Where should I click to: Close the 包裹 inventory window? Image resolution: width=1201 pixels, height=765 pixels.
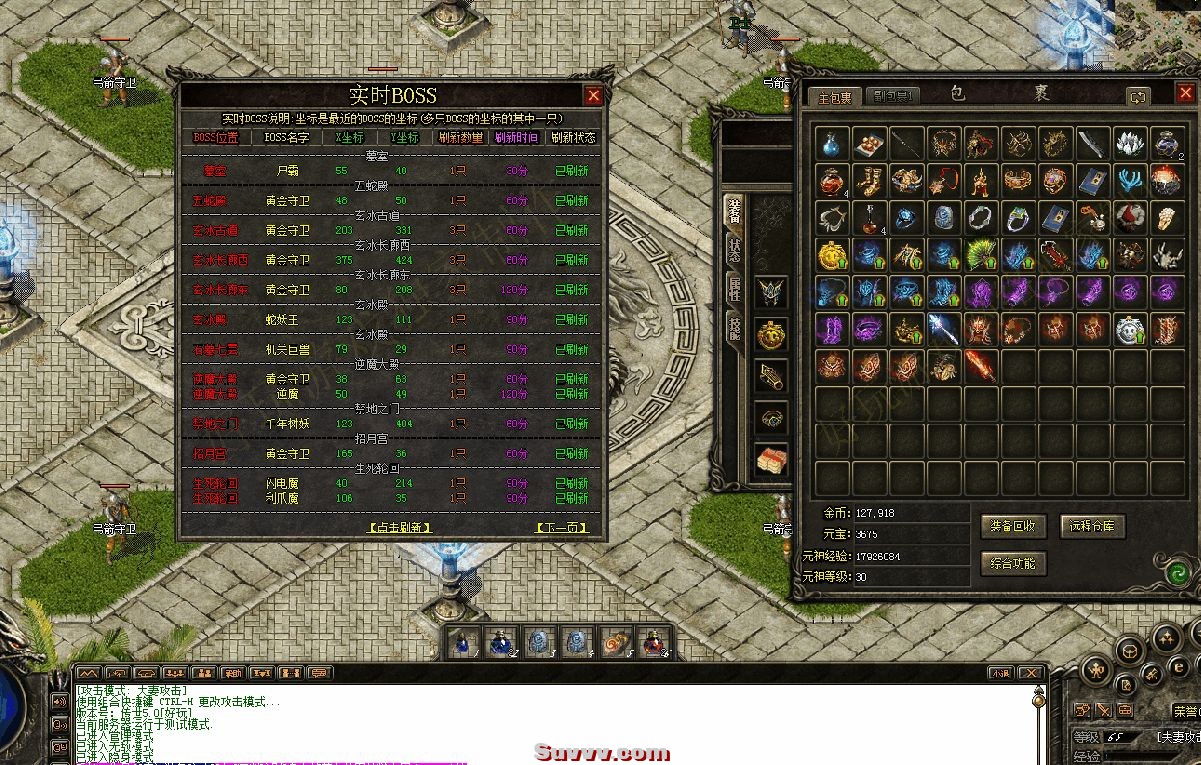[1185, 95]
